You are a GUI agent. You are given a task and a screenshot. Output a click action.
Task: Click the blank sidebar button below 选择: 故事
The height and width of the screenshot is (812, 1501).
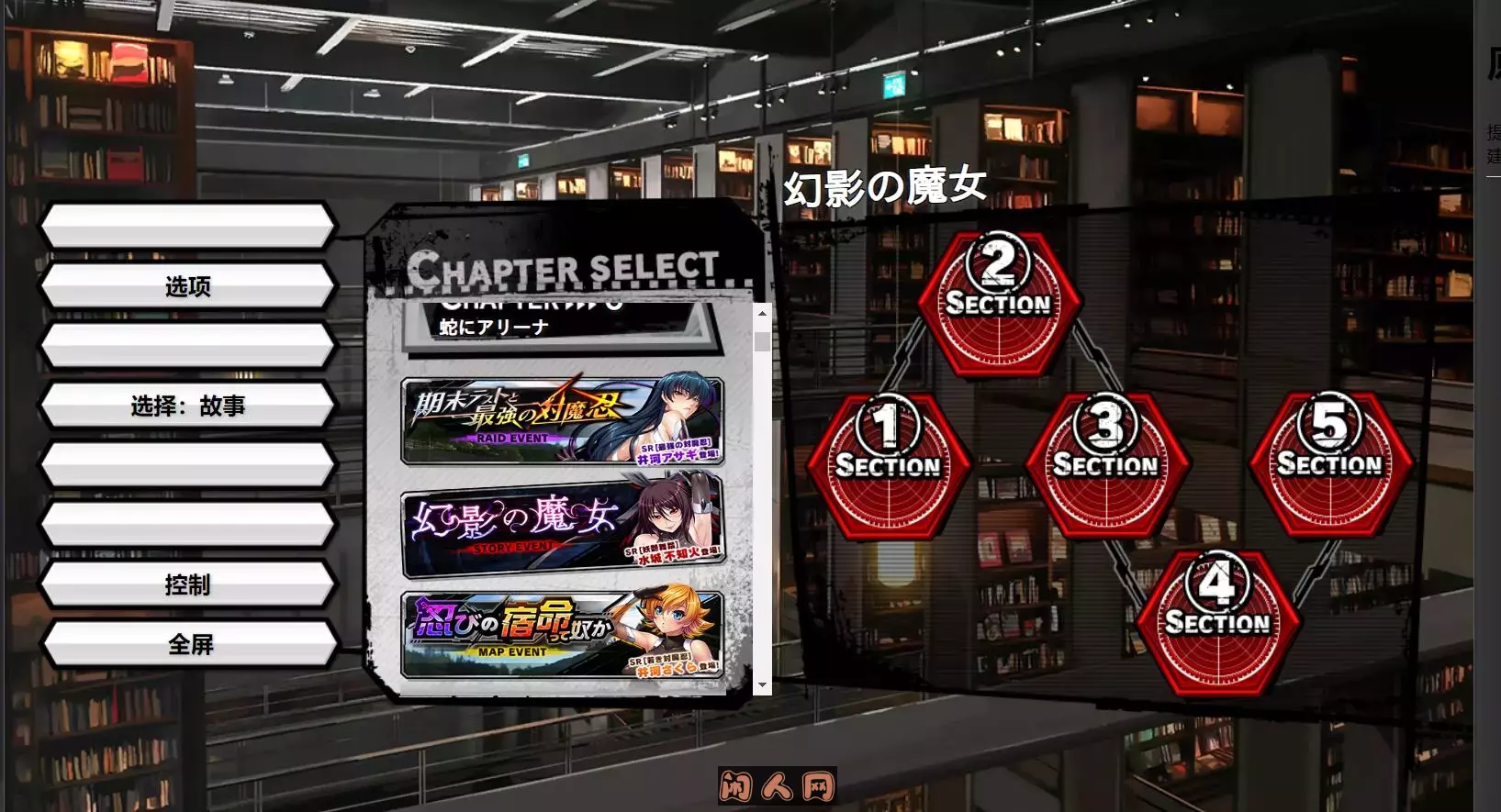pyautogui.click(x=187, y=464)
